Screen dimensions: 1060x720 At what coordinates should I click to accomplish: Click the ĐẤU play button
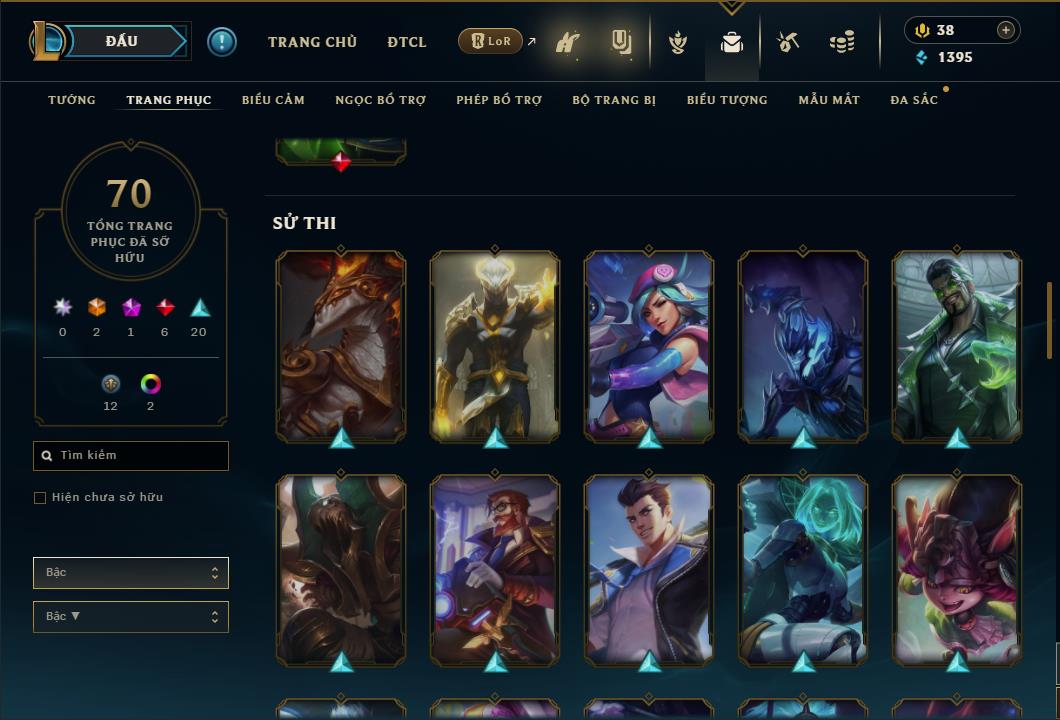coord(121,41)
